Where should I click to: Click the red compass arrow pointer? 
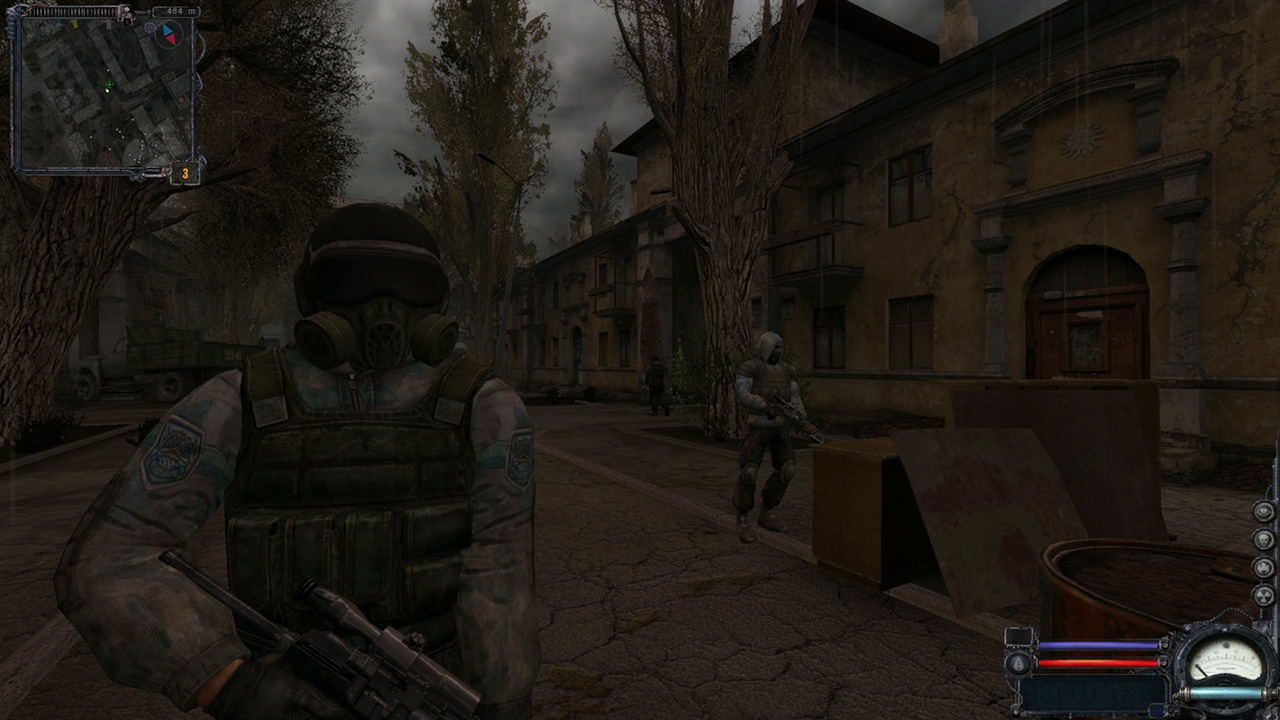click(171, 40)
